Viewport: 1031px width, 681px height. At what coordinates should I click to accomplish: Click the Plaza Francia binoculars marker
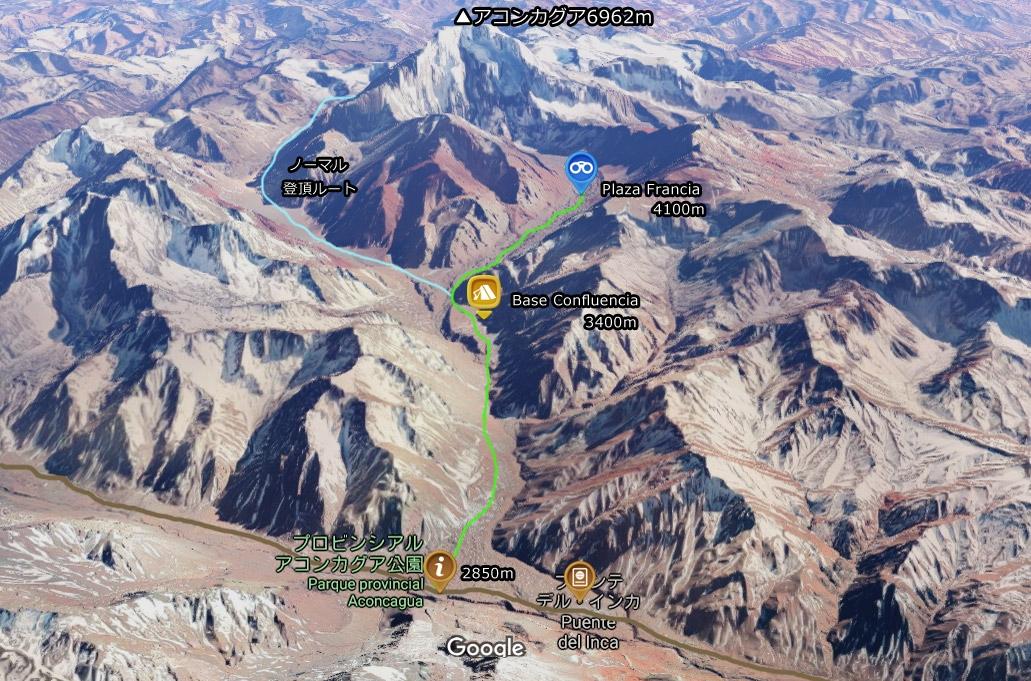(579, 170)
